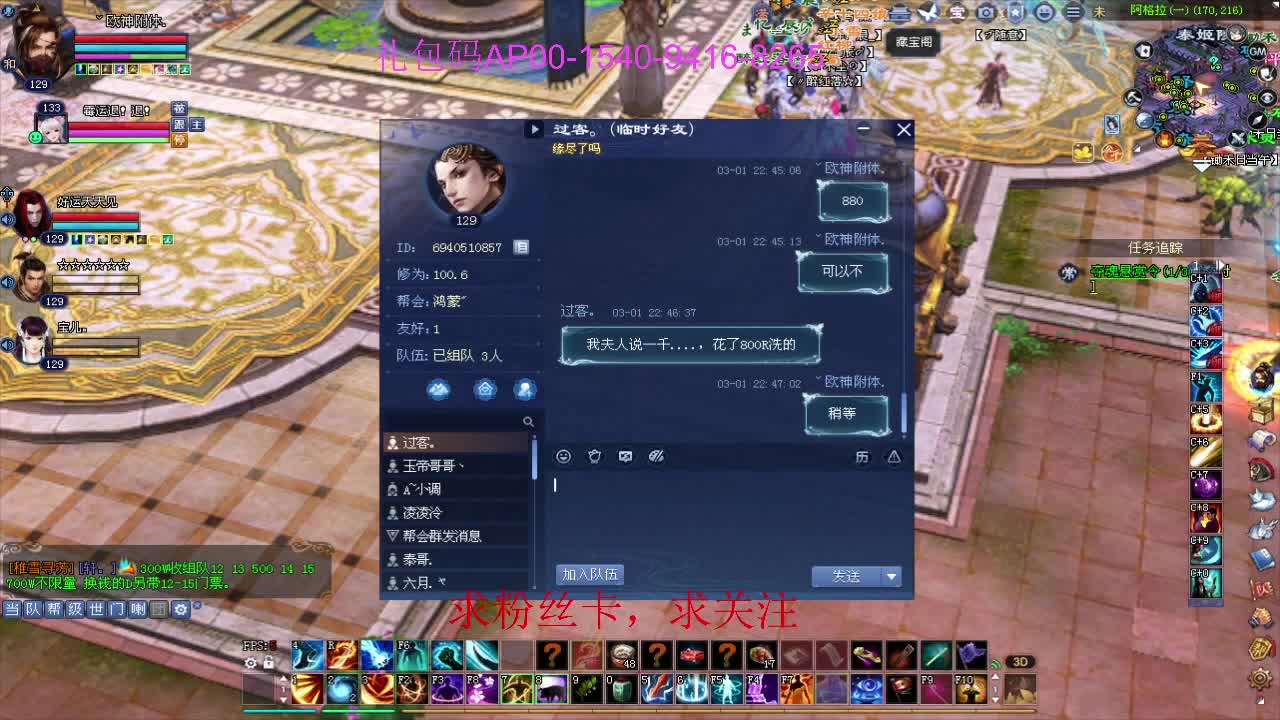The width and height of the screenshot is (1280, 720).
Task: Open the 藏宝阁 treasure shop button
Action: (911, 43)
